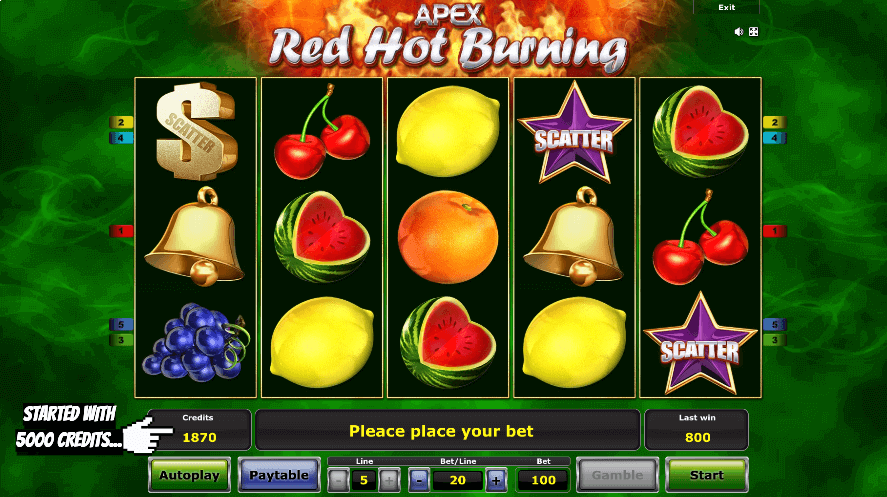Switch to fullscreen mode

753,32
